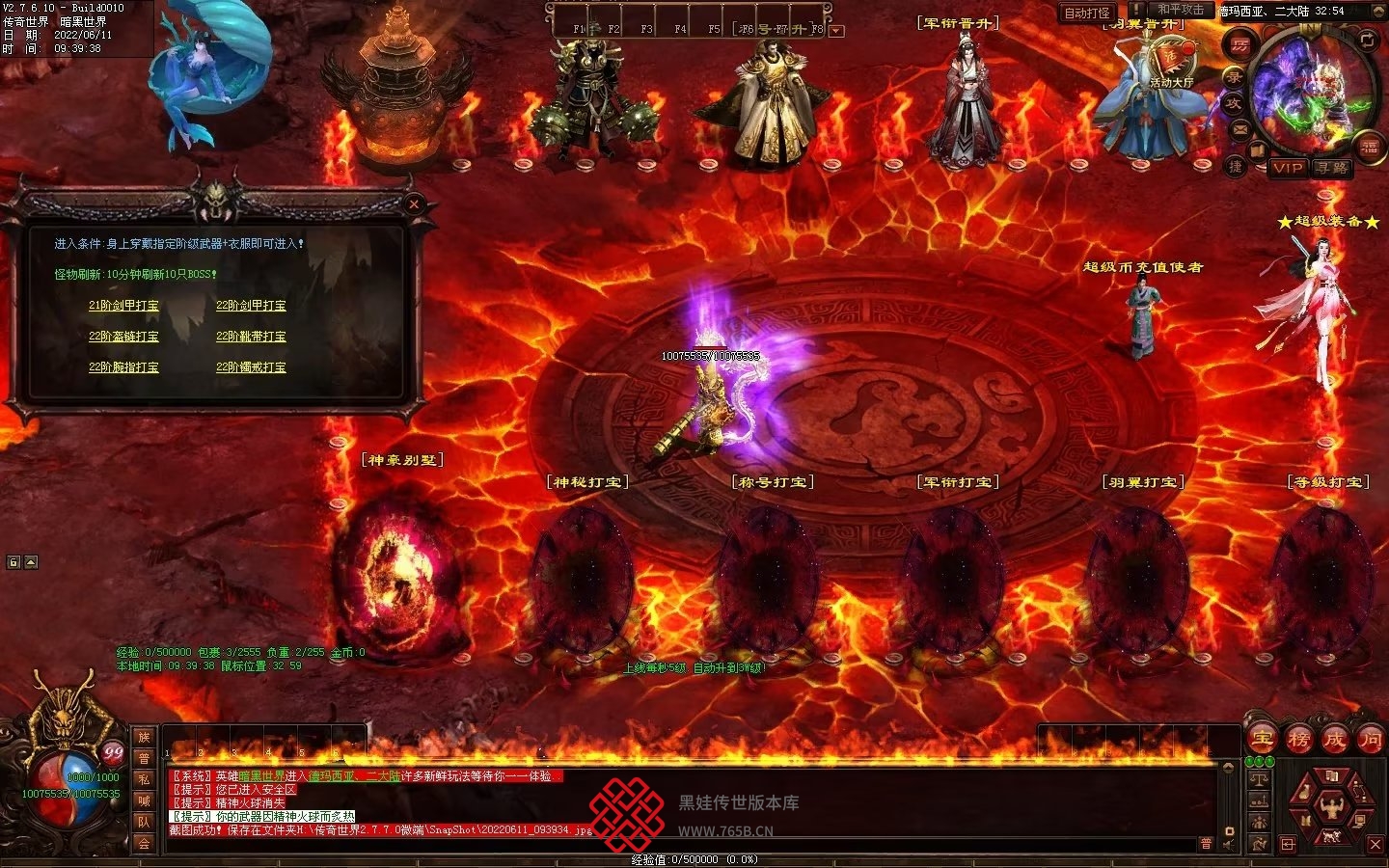1389x868 pixels.
Task: Toggle the 自动打怪 auto-fight button
Action: click(x=1087, y=14)
